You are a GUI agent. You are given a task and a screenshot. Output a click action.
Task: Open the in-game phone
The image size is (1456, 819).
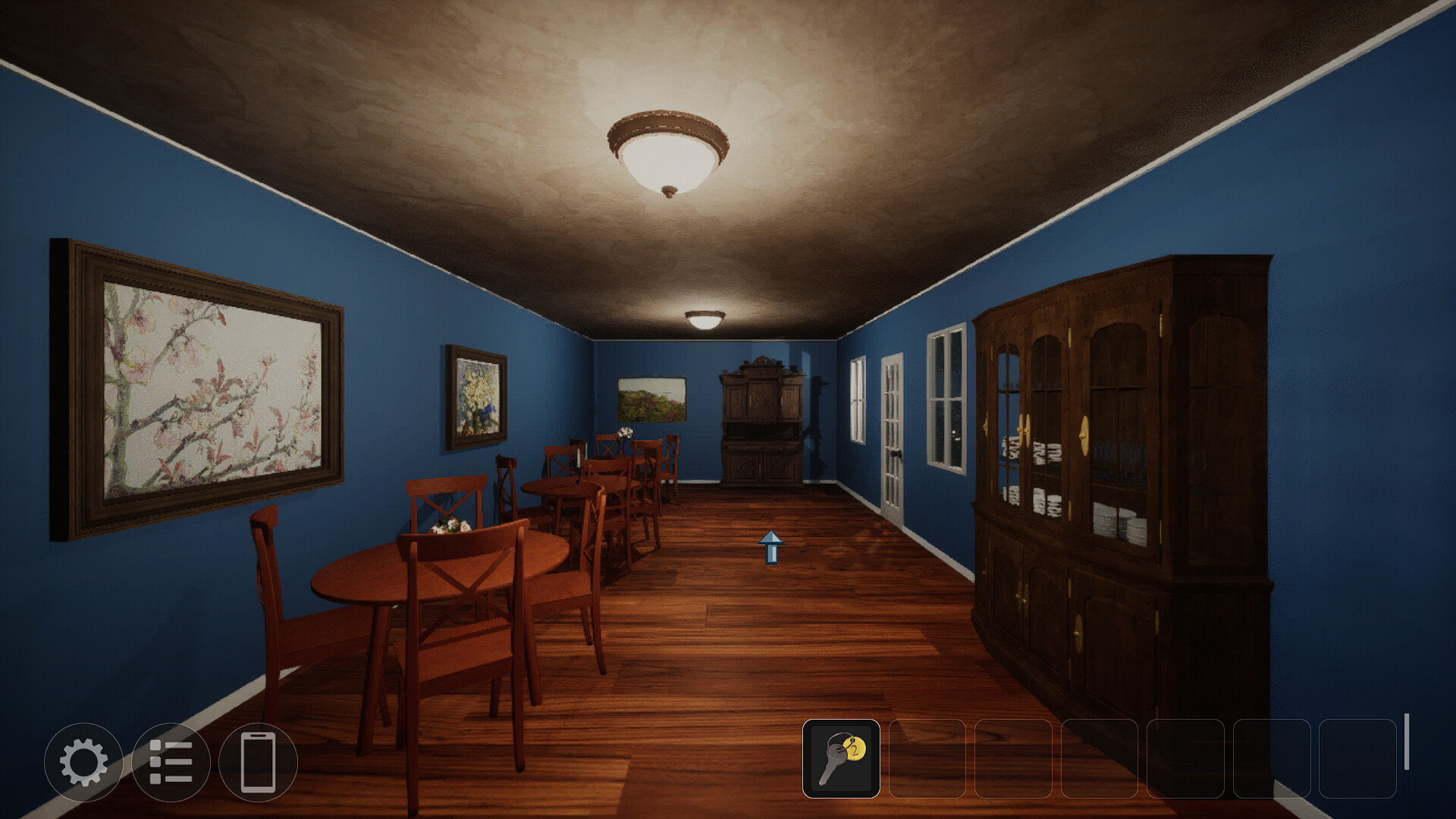258,764
